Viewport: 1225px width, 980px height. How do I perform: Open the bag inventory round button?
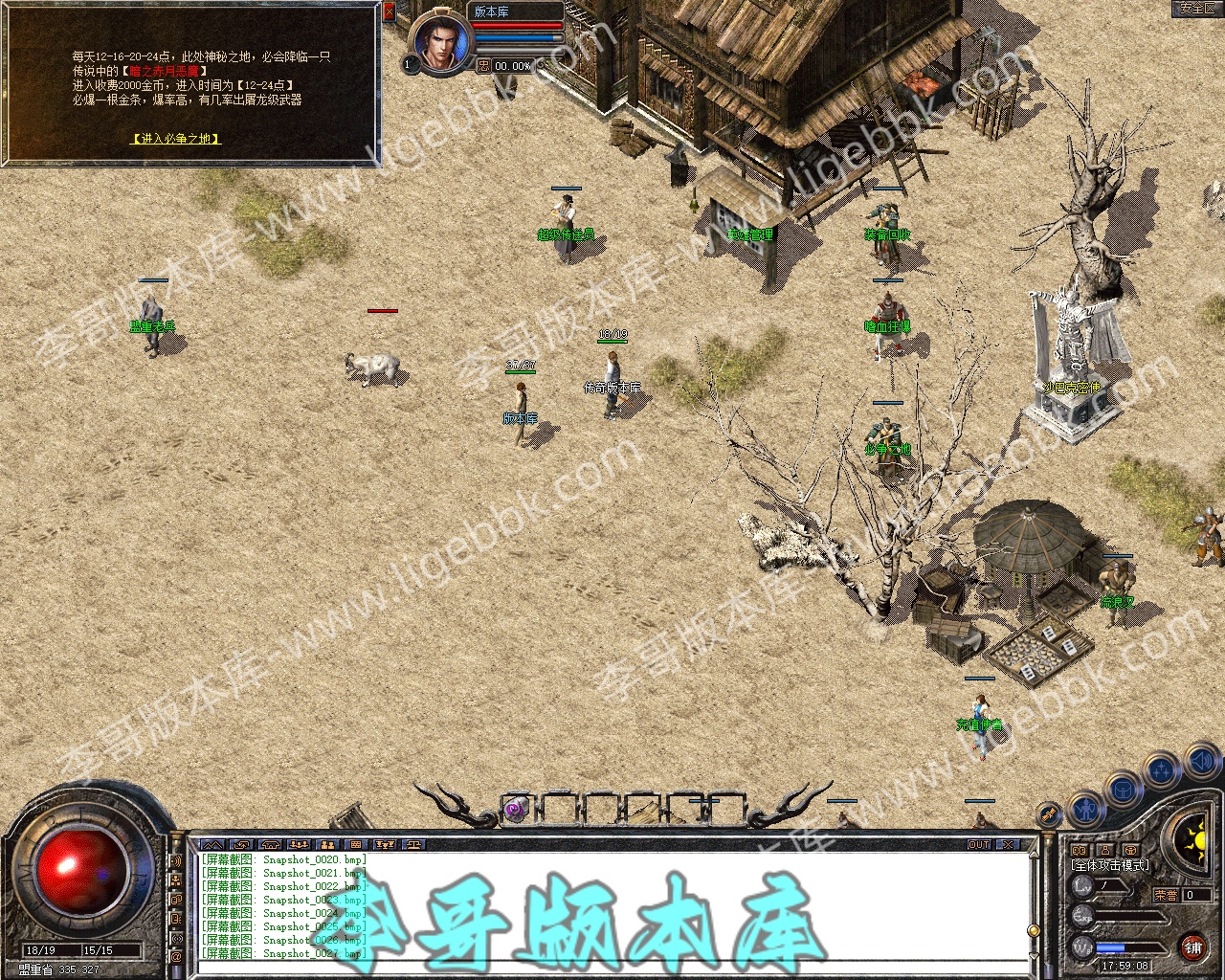(1124, 791)
